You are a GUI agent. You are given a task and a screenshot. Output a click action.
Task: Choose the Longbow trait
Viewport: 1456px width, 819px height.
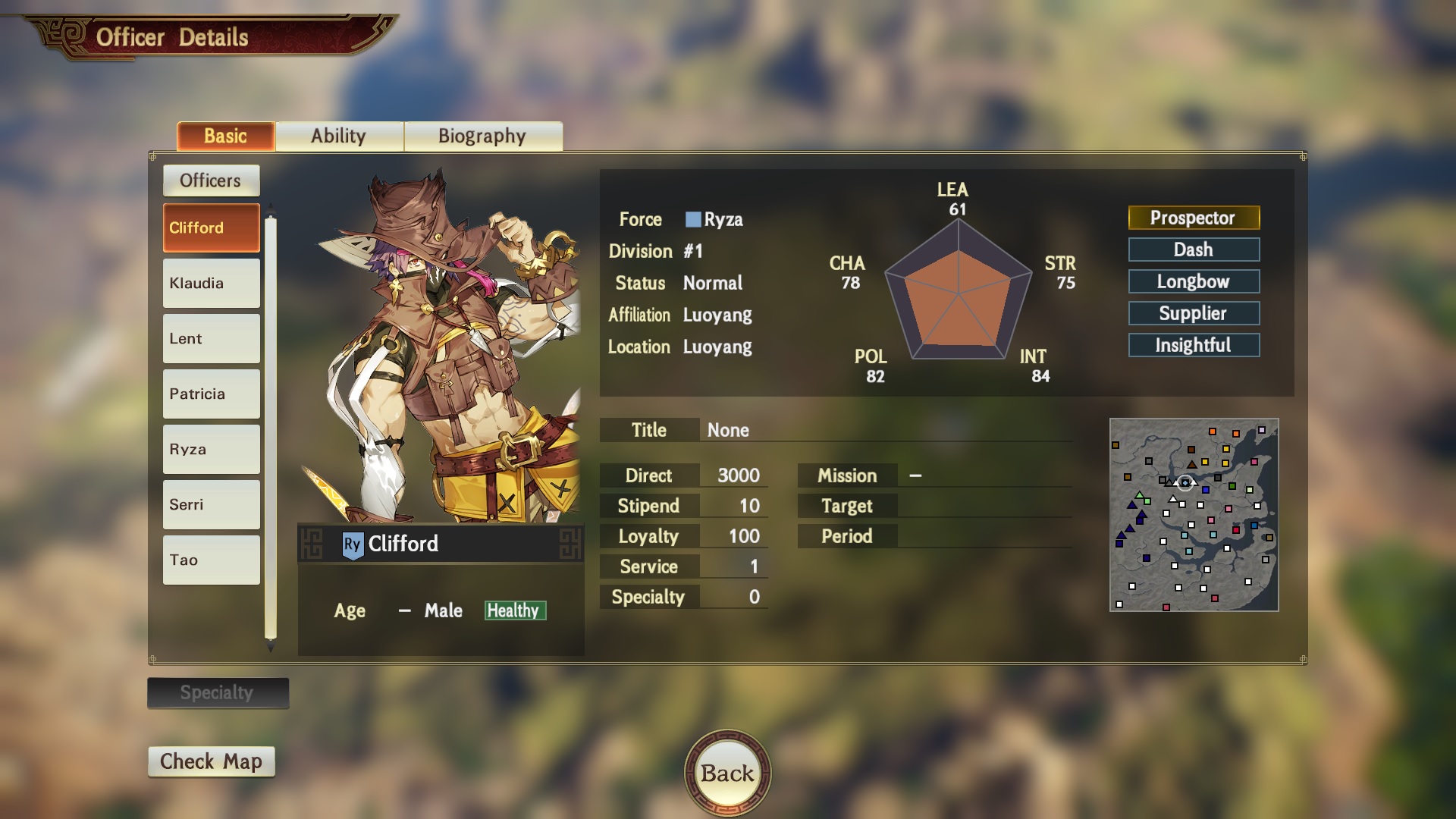point(1194,281)
